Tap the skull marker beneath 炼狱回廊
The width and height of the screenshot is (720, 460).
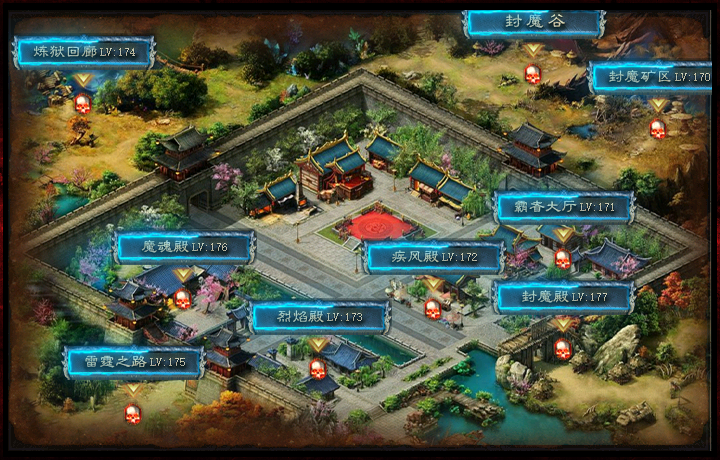[x=83, y=102]
